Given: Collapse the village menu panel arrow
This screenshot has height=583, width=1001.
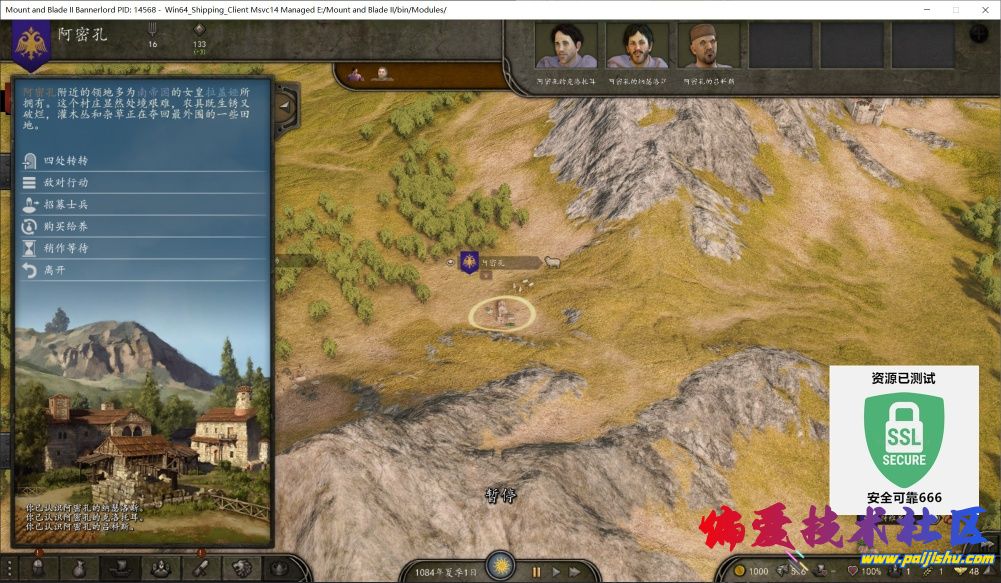Looking at the screenshot, I should tap(285, 103).
